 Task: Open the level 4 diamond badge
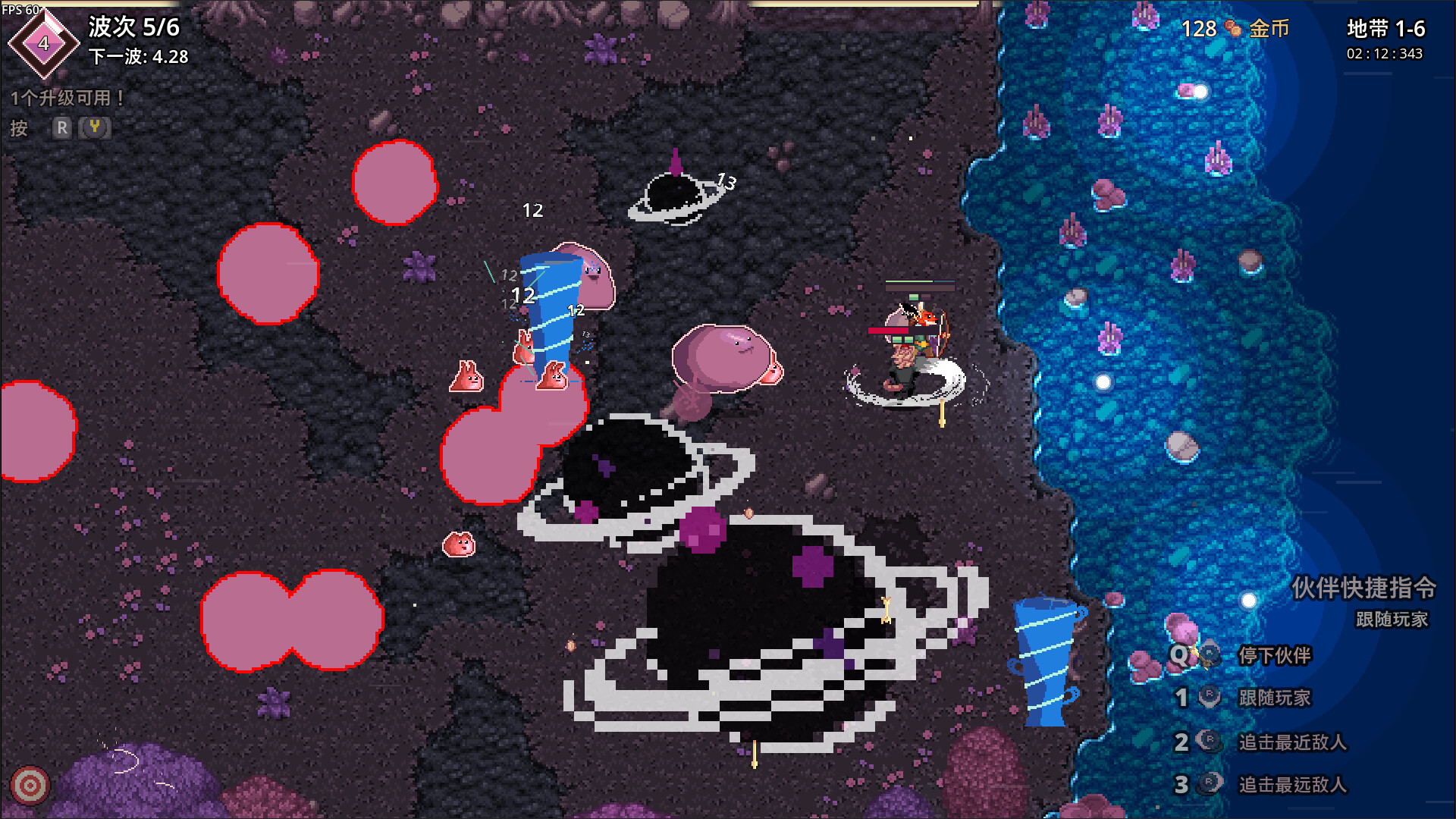[x=43, y=44]
